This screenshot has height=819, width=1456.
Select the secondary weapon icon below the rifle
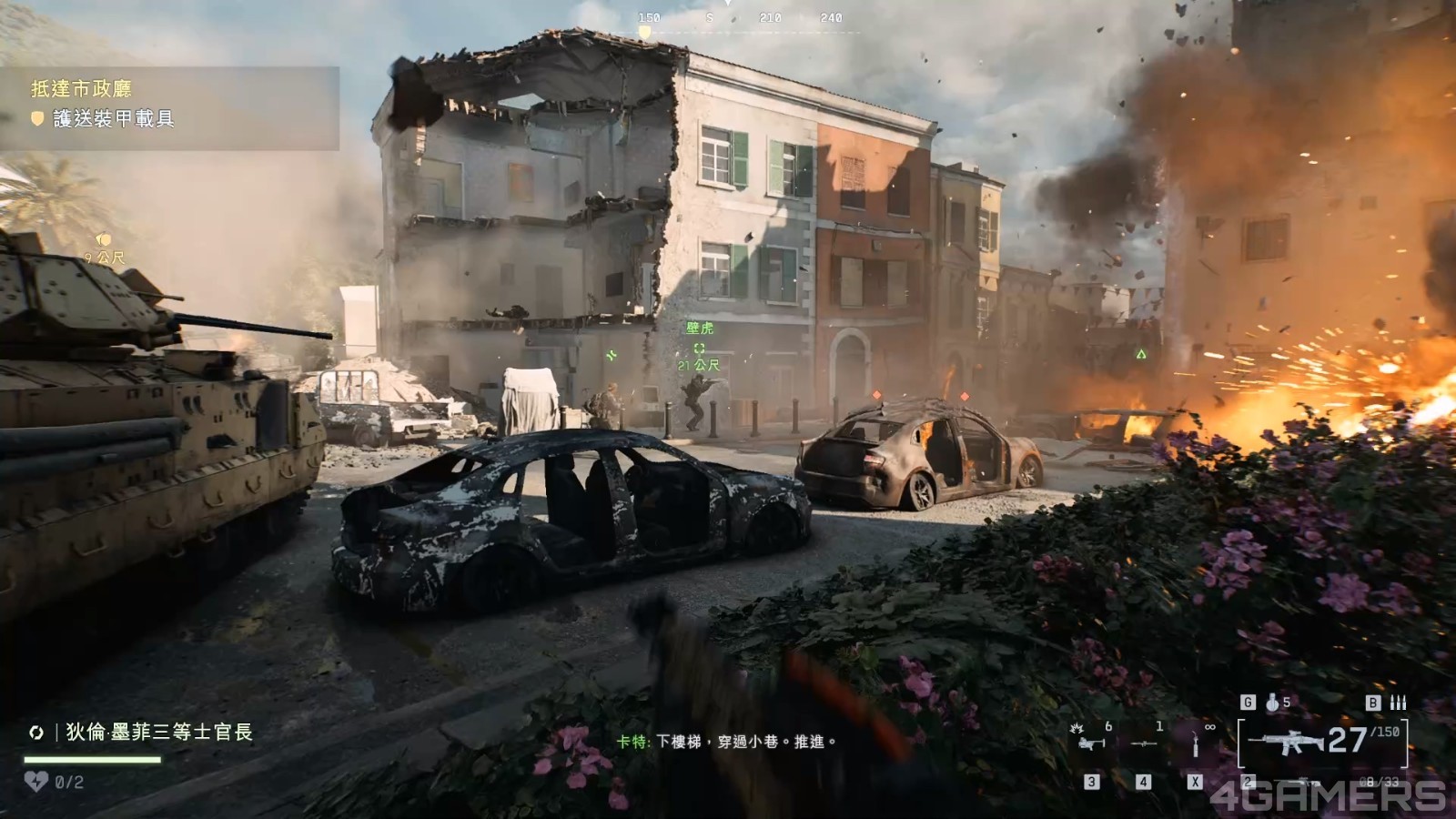(x=1308, y=782)
